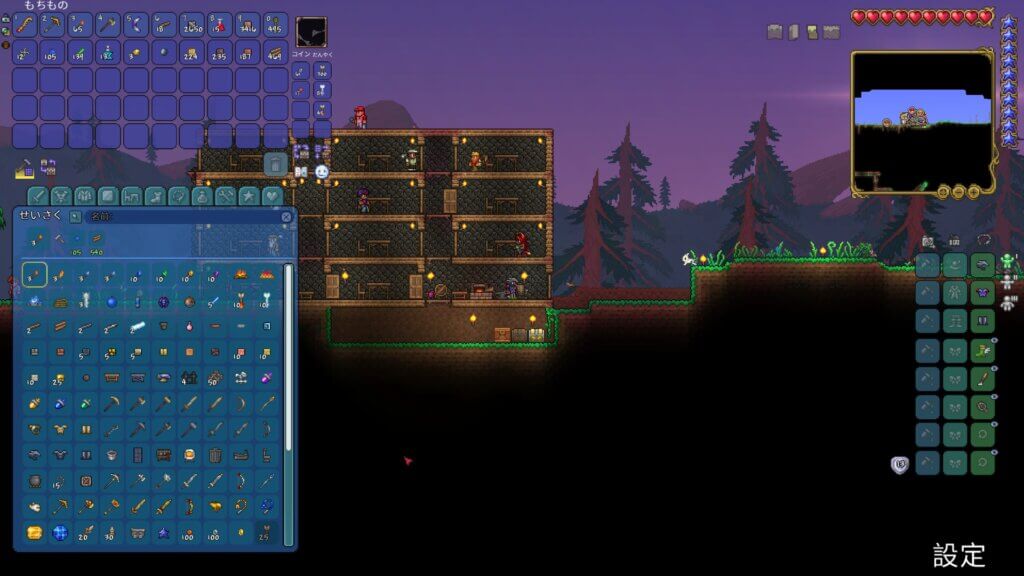Select the red healing potion hotbar slot

pyautogui.click(x=220, y=25)
